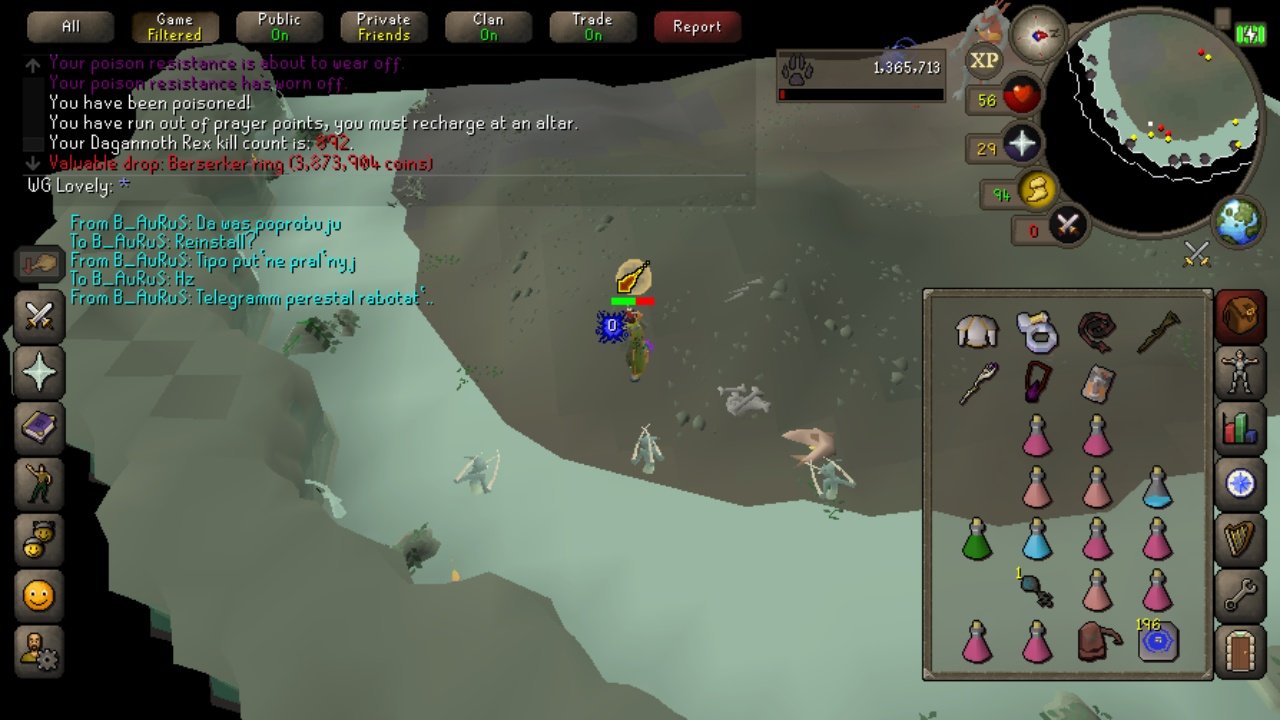The height and width of the screenshot is (720, 1280).
Task: Open the combat options crossed-swords tab
Action: pos(39,318)
